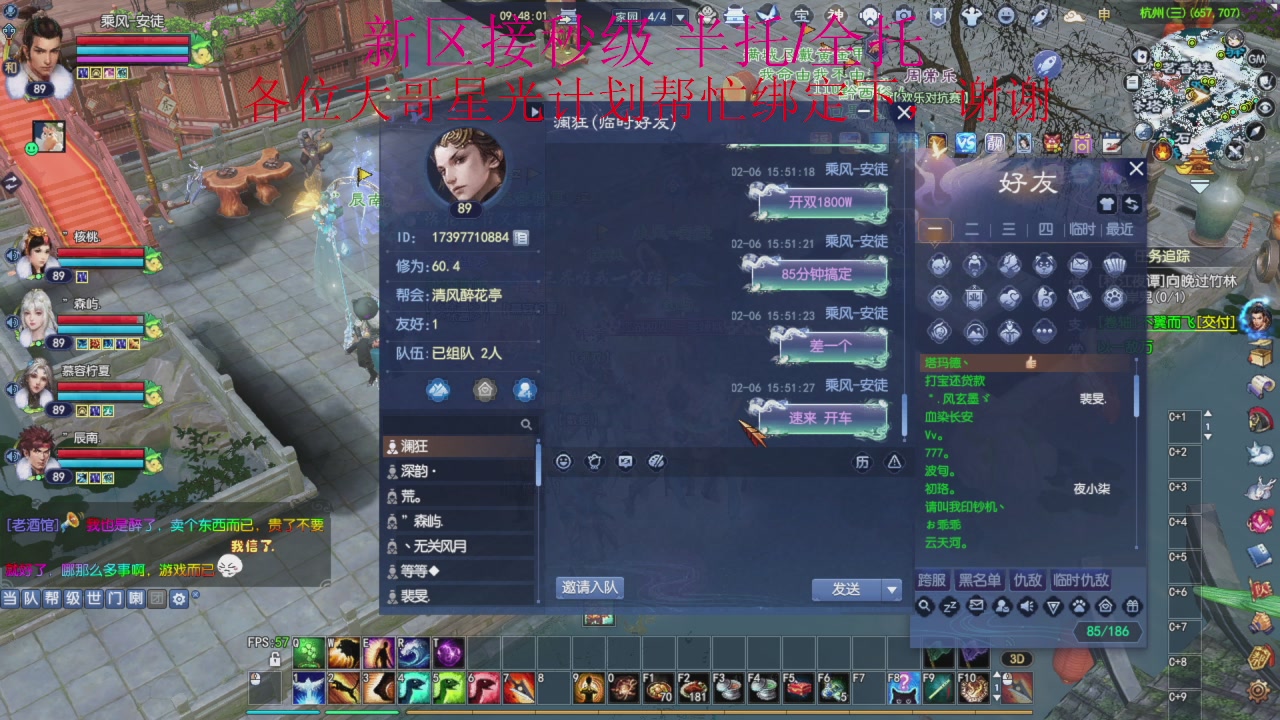Select the search icon in the friends panel

pyautogui.click(x=924, y=606)
